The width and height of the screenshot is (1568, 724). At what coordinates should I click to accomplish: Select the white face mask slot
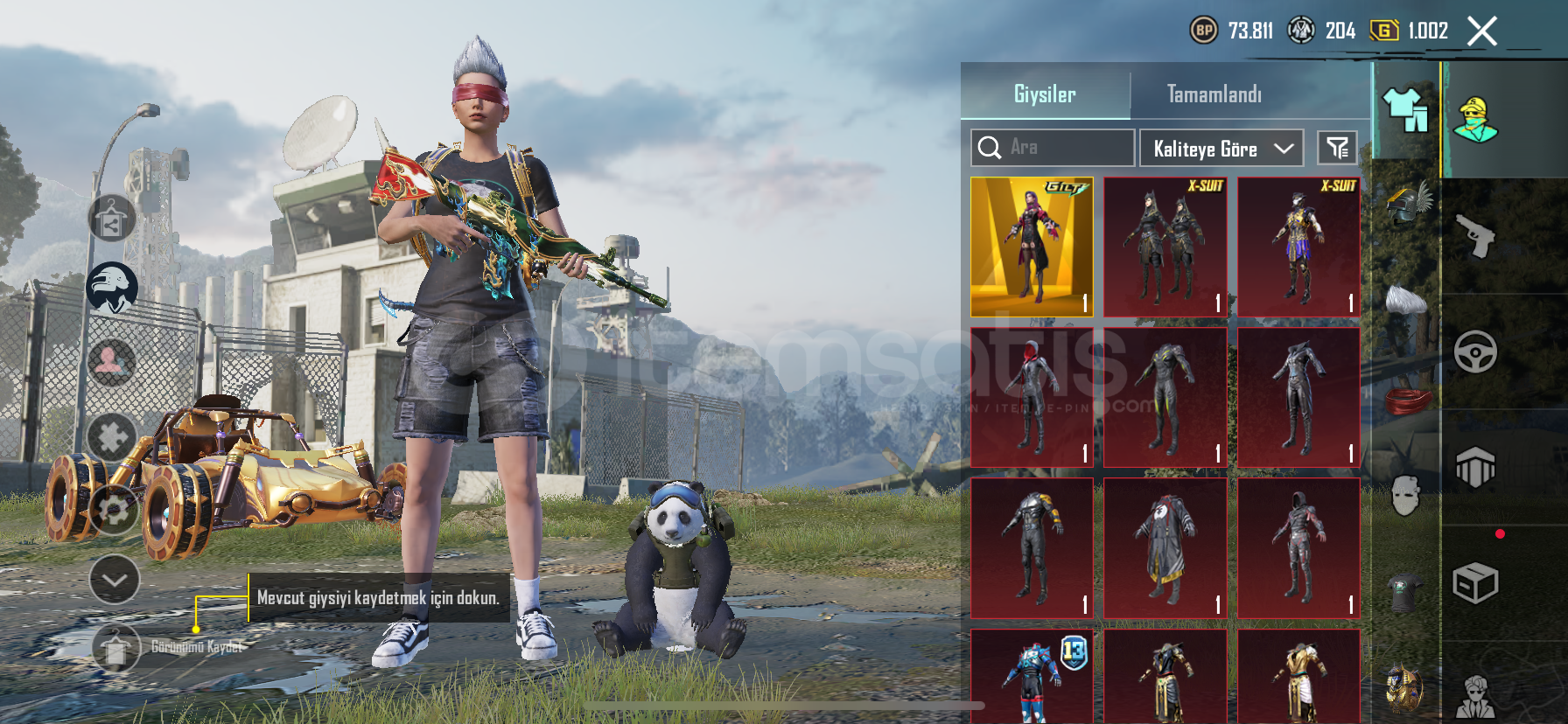click(x=1405, y=496)
